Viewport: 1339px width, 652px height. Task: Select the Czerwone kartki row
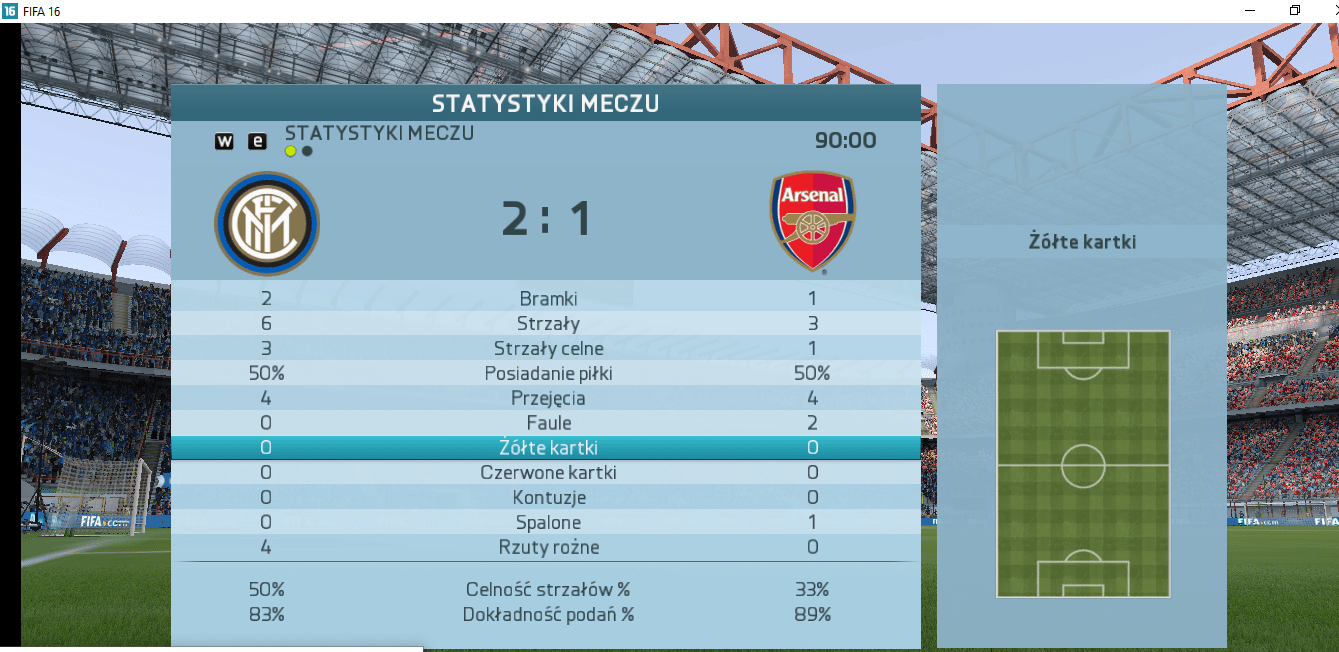pos(548,472)
